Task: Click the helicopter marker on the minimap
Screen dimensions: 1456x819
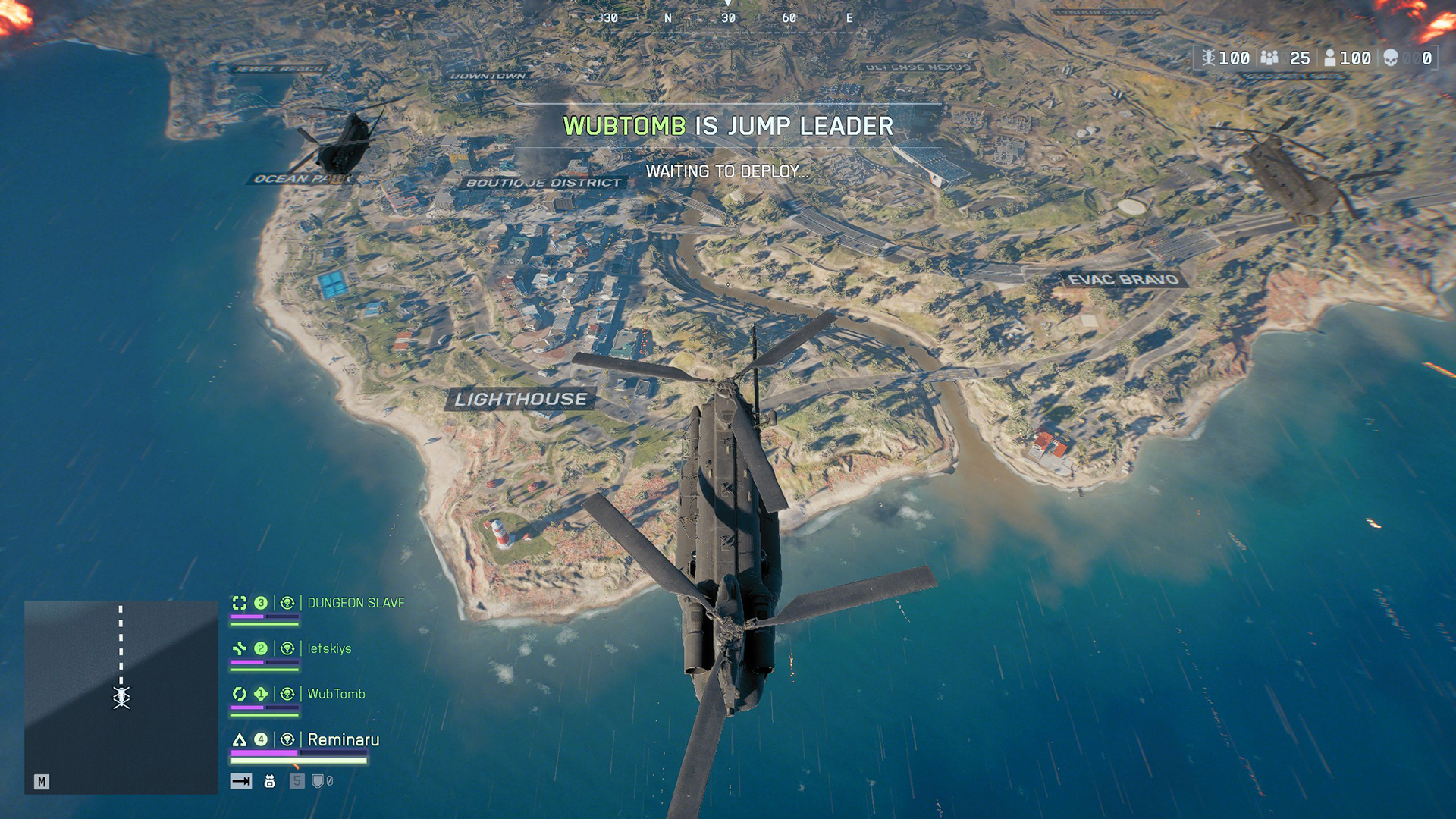Action: (x=121, y=697)
